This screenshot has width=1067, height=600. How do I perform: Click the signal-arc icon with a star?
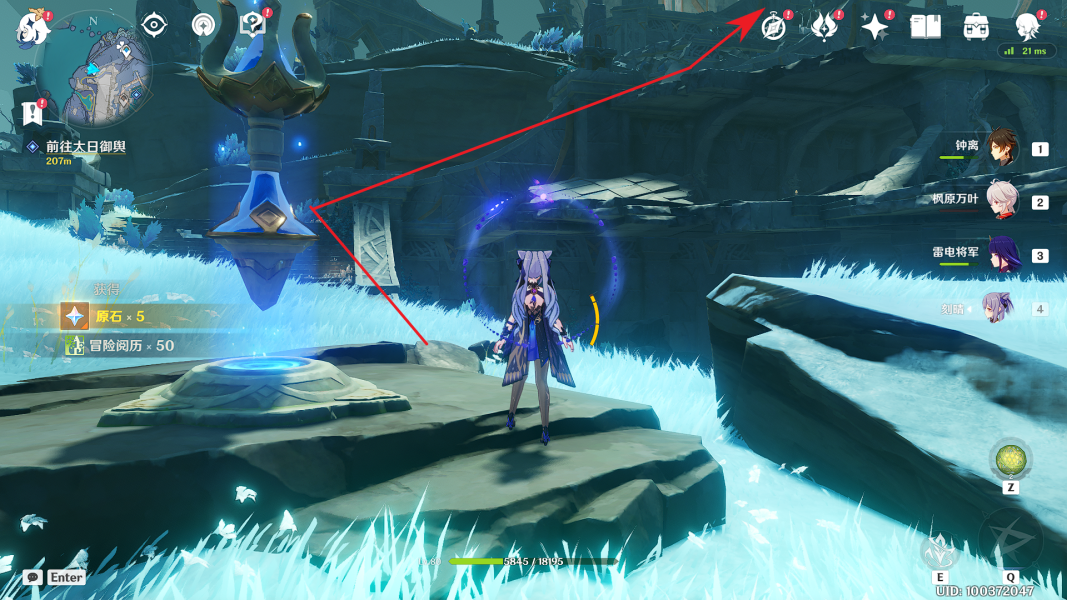[x=203, y=25]
